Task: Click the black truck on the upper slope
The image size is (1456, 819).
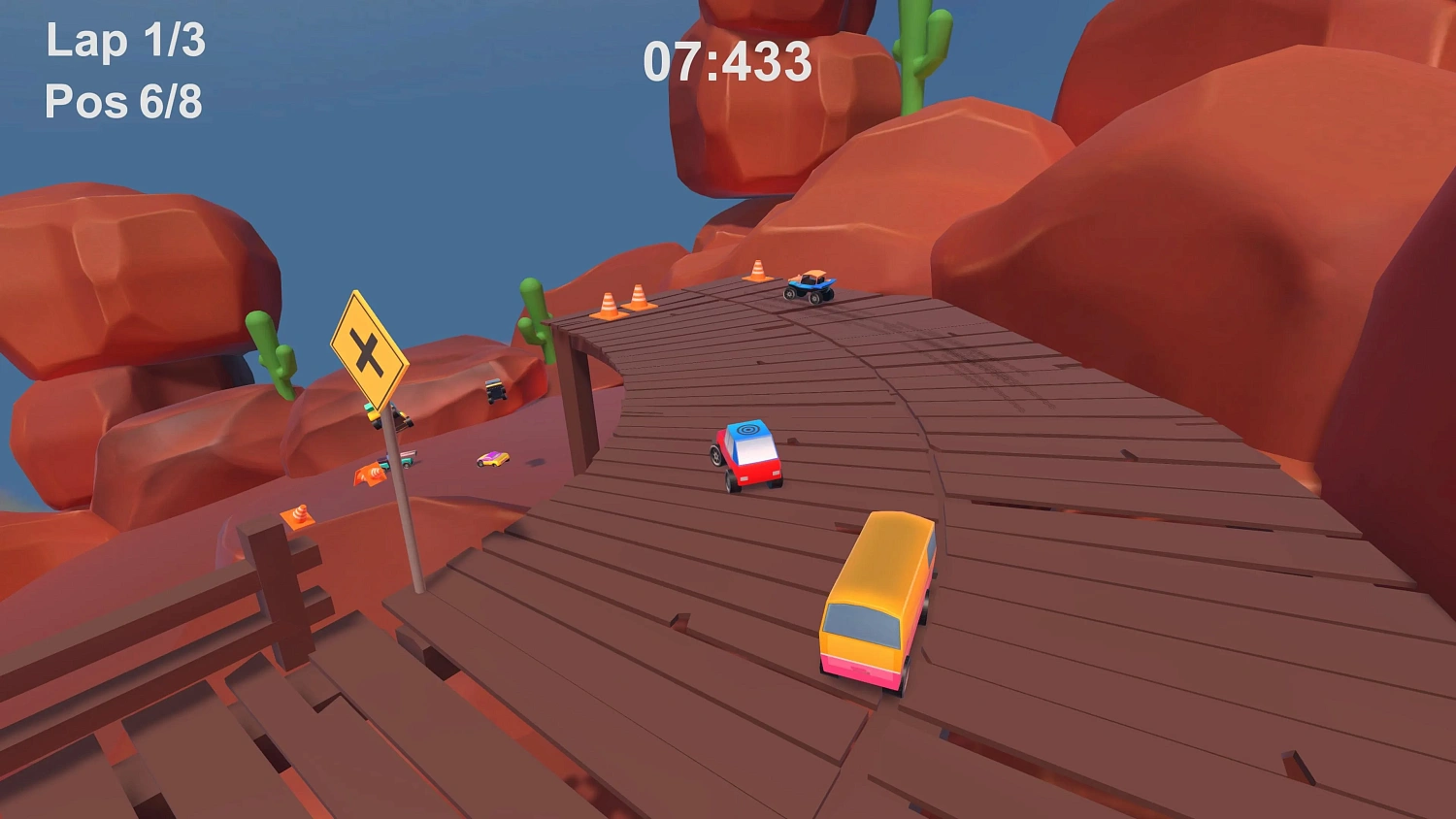Action: [x=497, y=391]
